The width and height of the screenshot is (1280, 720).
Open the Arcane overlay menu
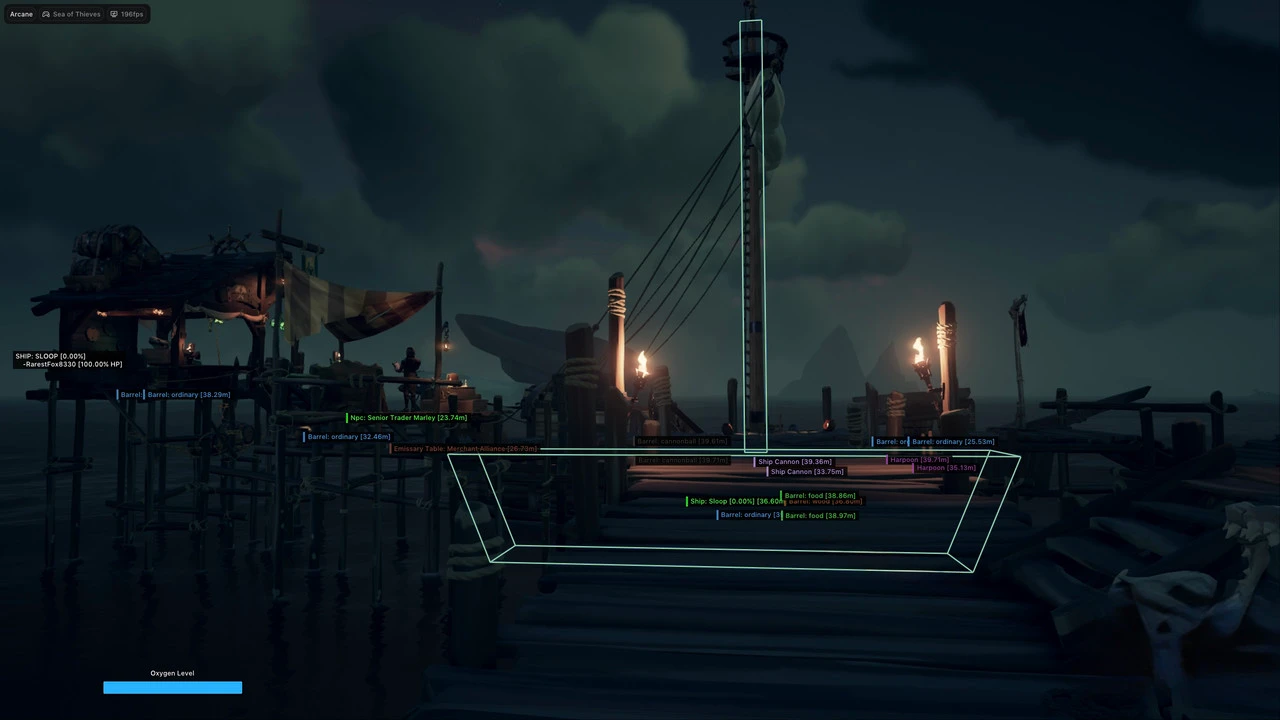(x=20, y=13)
